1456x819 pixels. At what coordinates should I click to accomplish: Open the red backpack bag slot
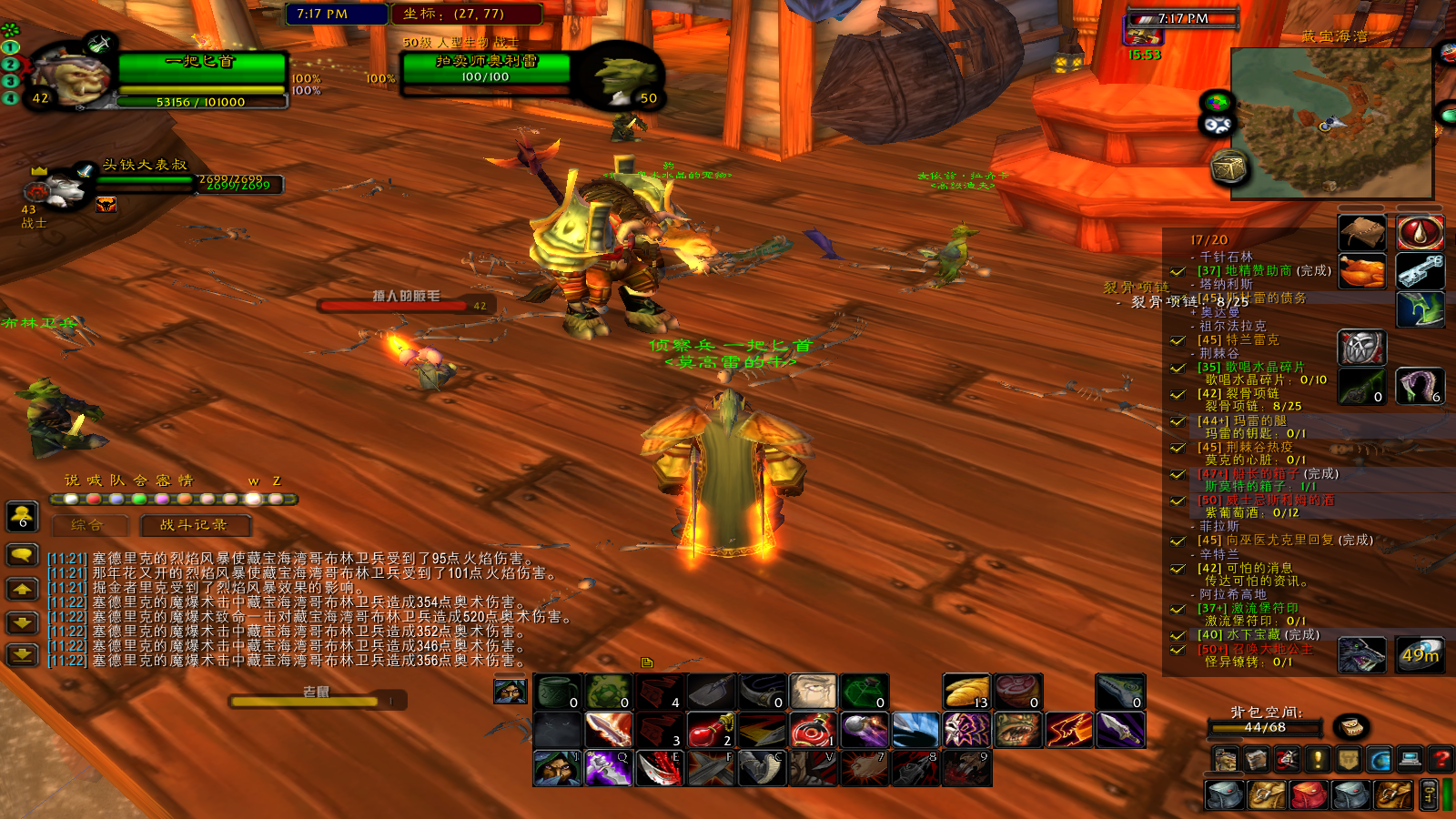pyautogui.click(x=1309, y=794)
